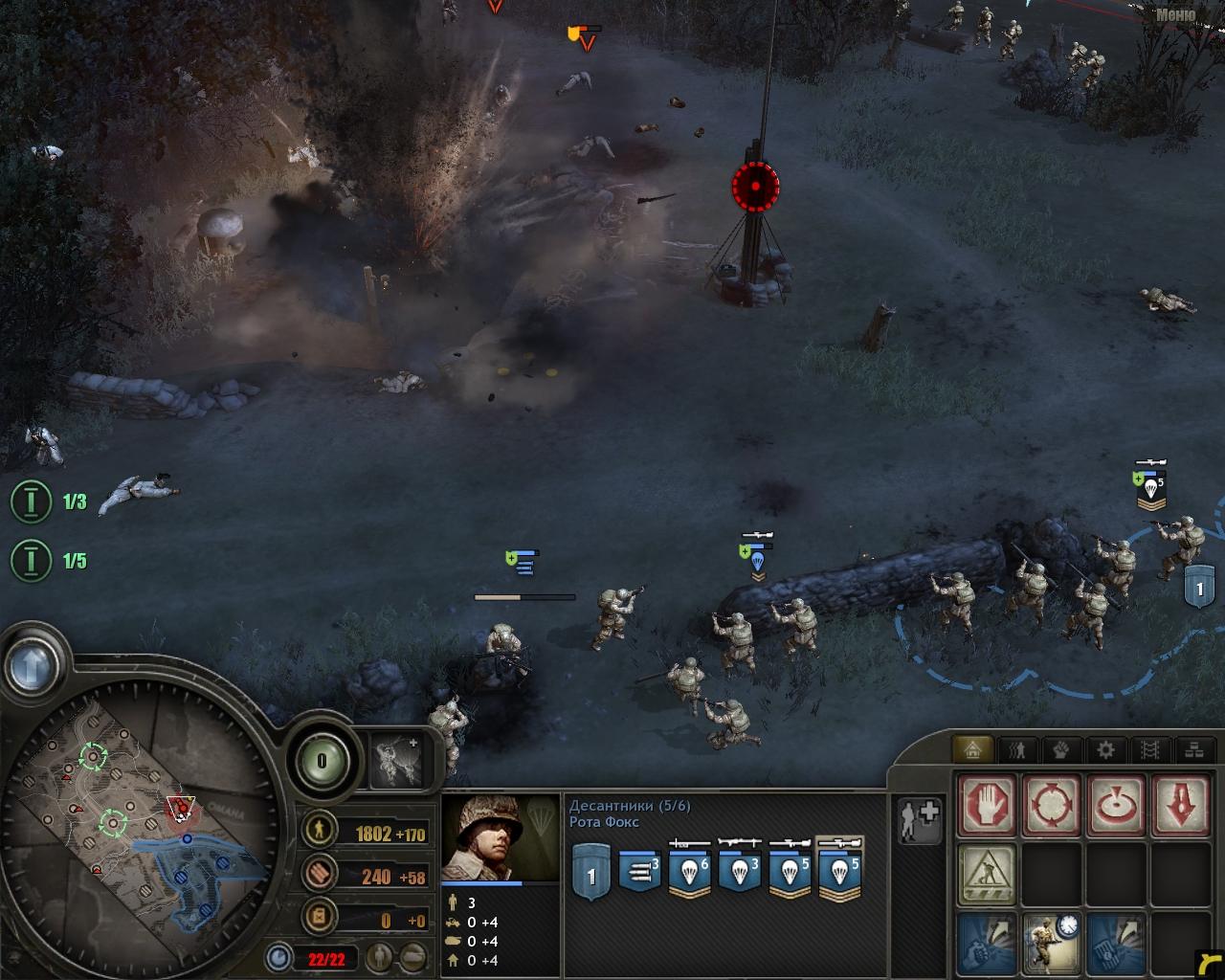
Task: Activate the Stop command hand icon
Action: point(989,804)
